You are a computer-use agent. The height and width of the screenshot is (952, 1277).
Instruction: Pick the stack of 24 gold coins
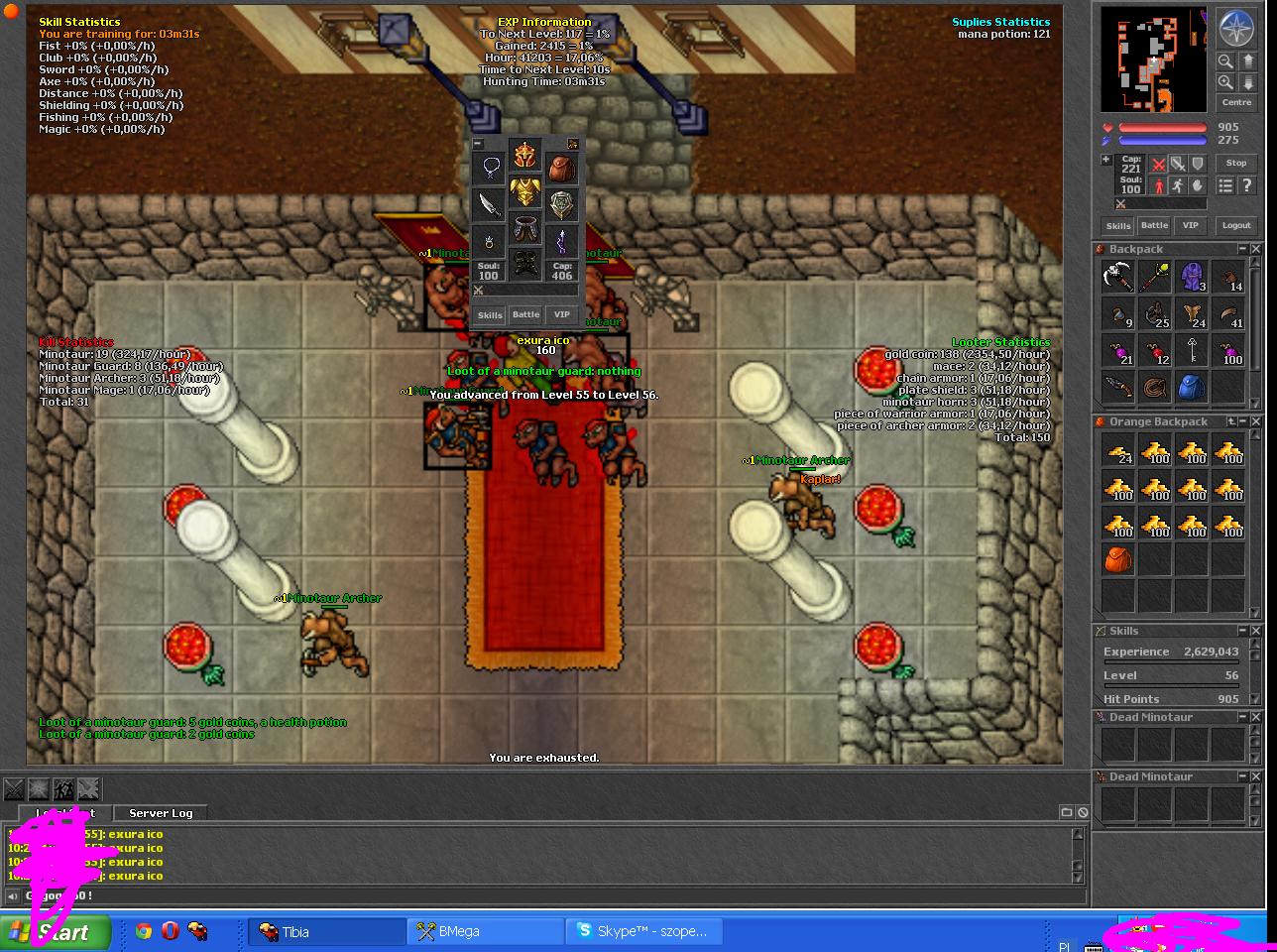1118,451
